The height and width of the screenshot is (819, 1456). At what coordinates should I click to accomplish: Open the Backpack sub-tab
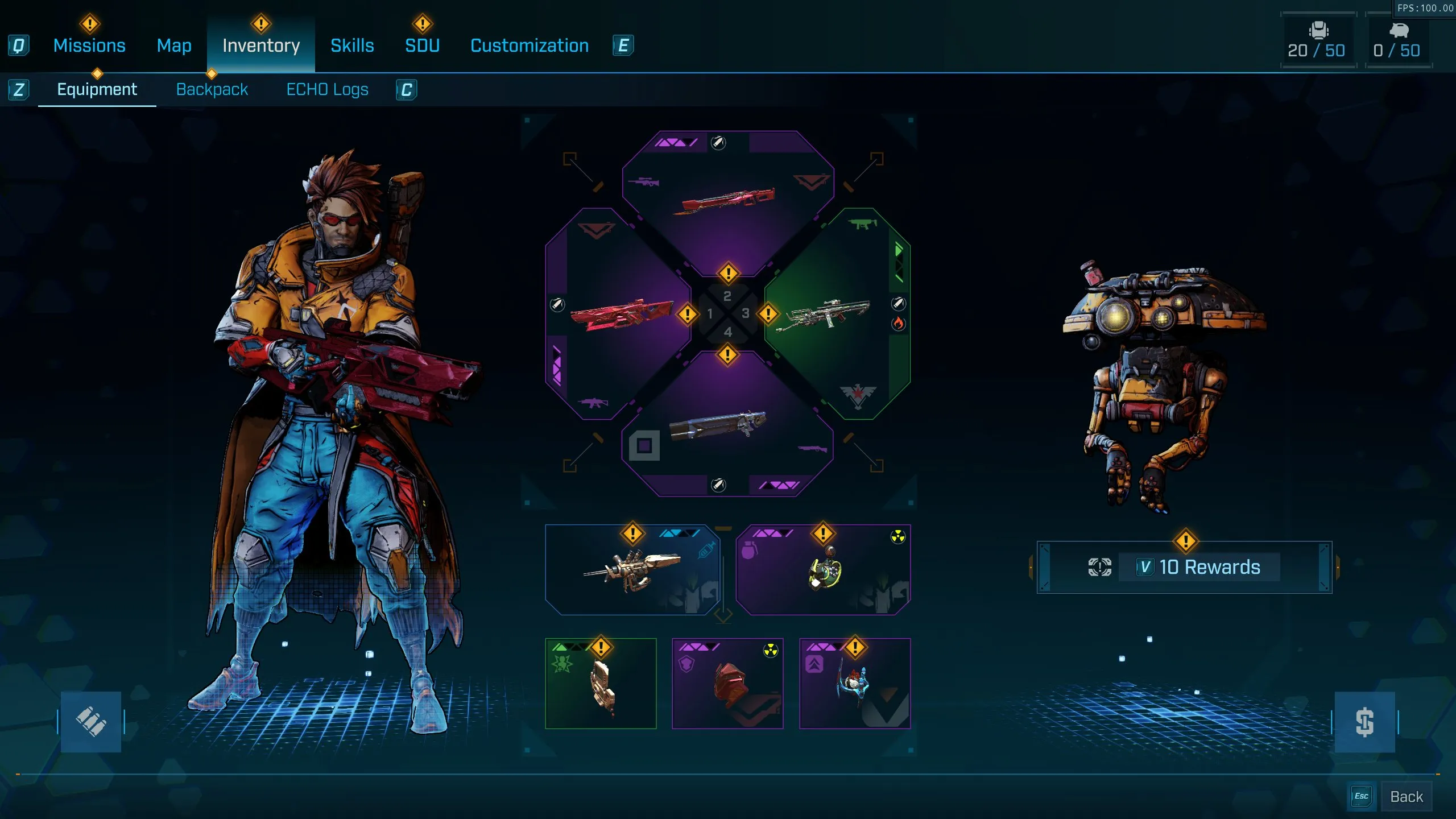(212, 89)
